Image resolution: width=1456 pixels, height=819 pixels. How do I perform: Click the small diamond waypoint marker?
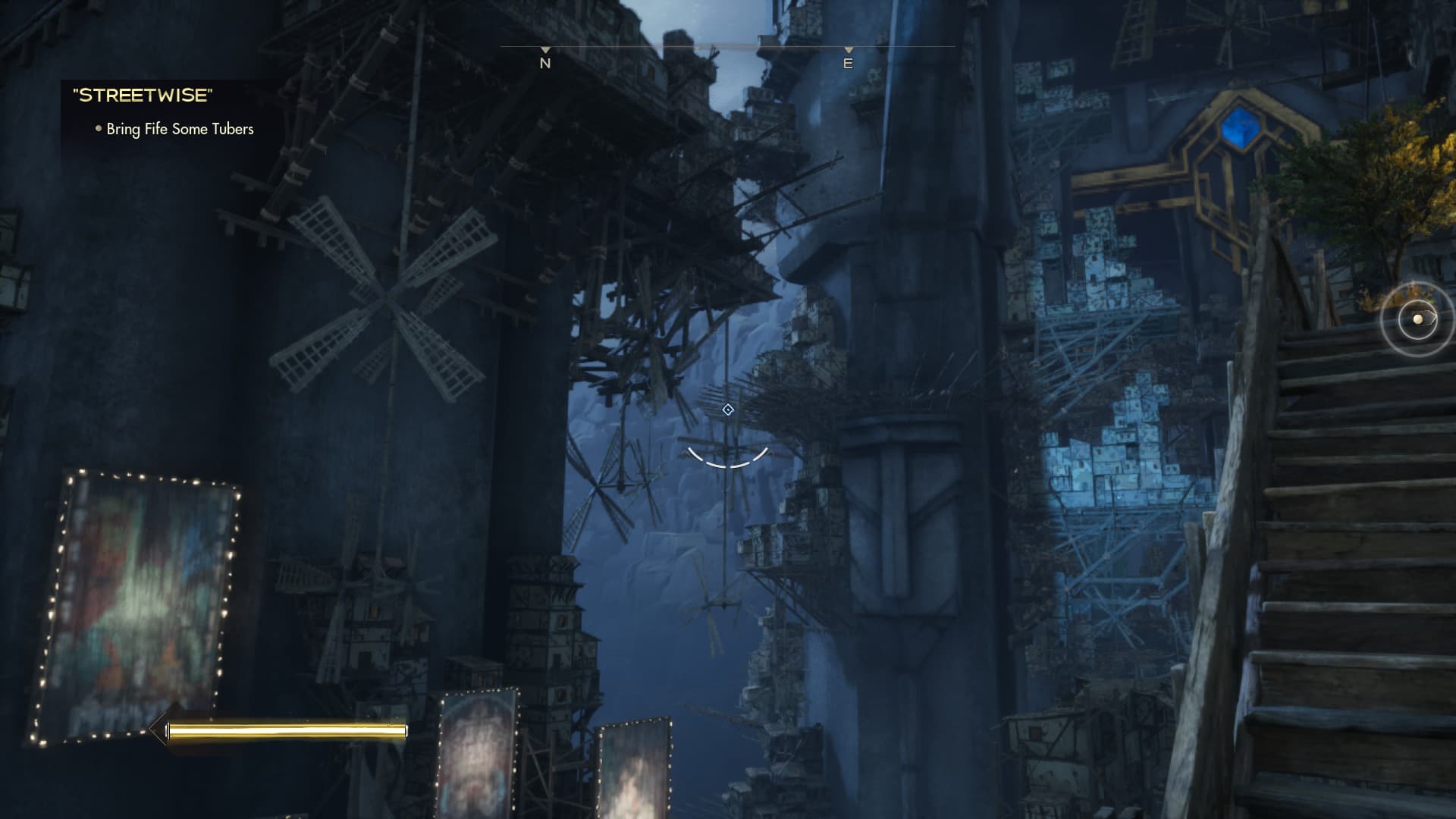point(728,410)
